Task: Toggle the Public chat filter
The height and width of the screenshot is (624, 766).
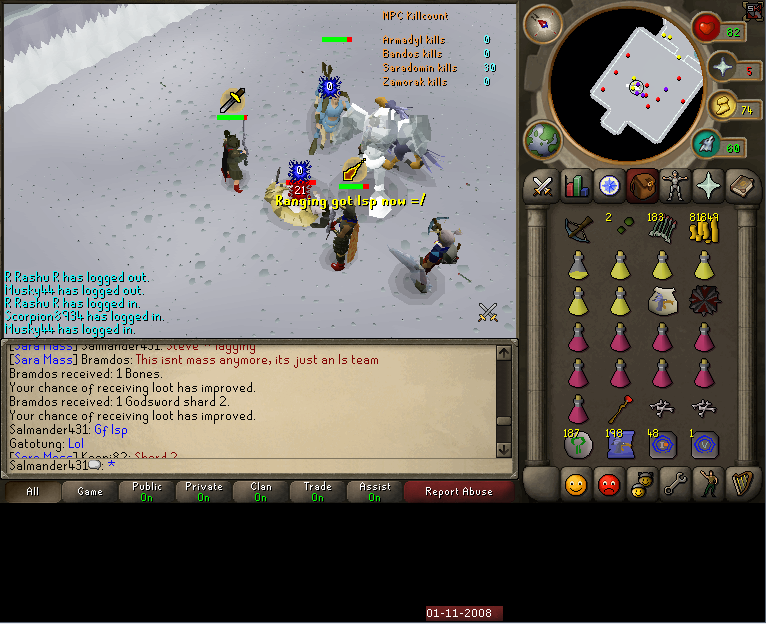Action: click(x=147, y=491)
